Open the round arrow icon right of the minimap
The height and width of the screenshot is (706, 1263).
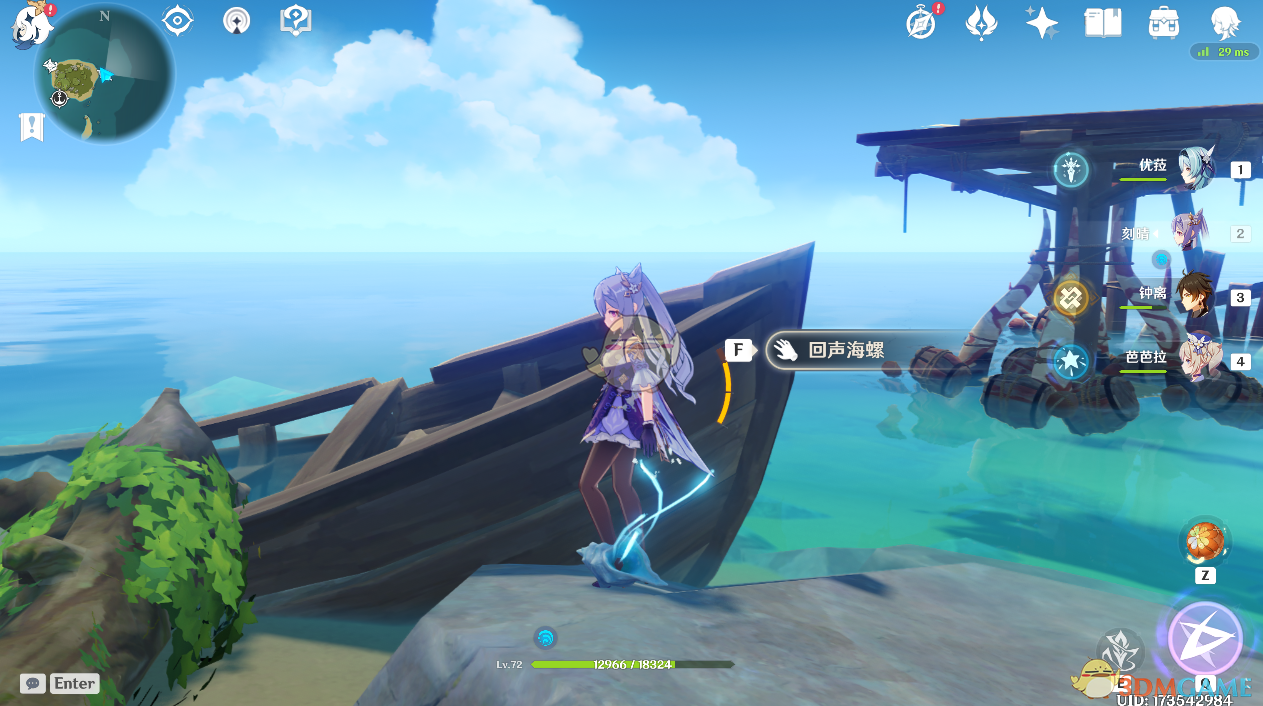pos(237,20)
